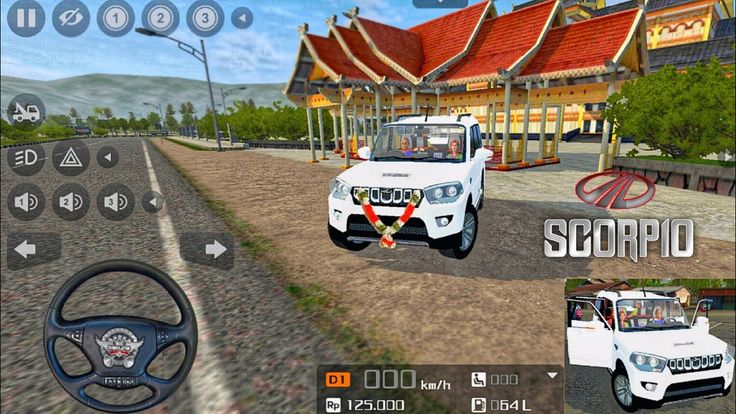Image resolution: width=736 pixels, height=414 pixels.
Task: Steer left with the left arrow button
Action: pyautogui.click(x=26, y=249)
